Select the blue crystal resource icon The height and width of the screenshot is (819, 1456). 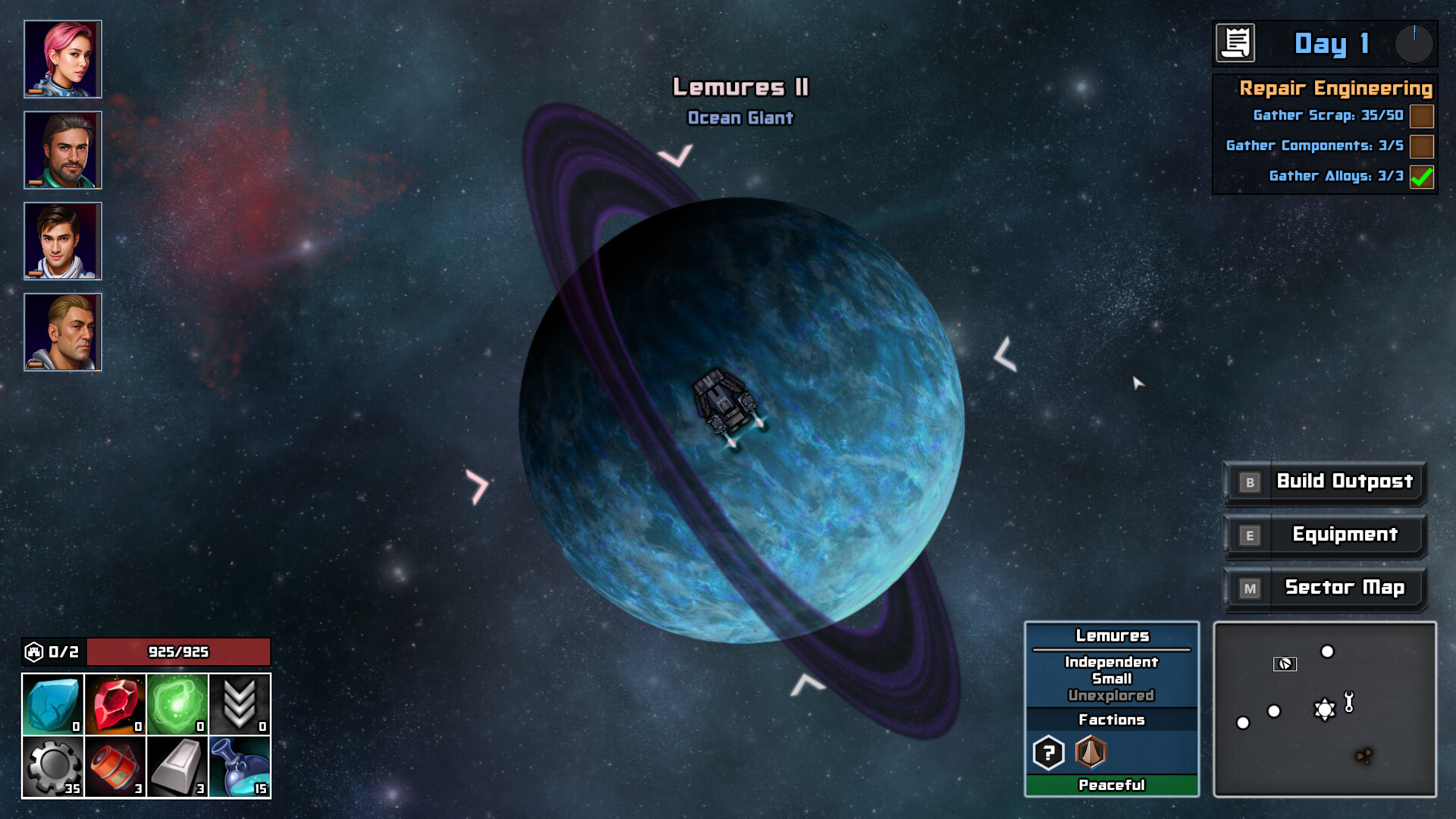[x=52, y=705]
